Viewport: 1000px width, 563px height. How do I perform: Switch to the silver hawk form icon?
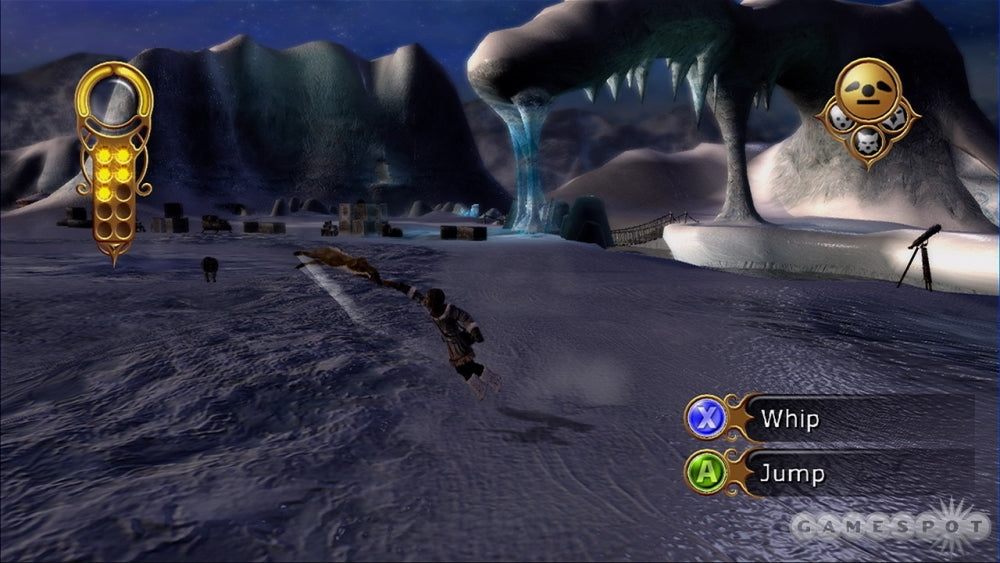pyautogui.click(x=895, y=120)
